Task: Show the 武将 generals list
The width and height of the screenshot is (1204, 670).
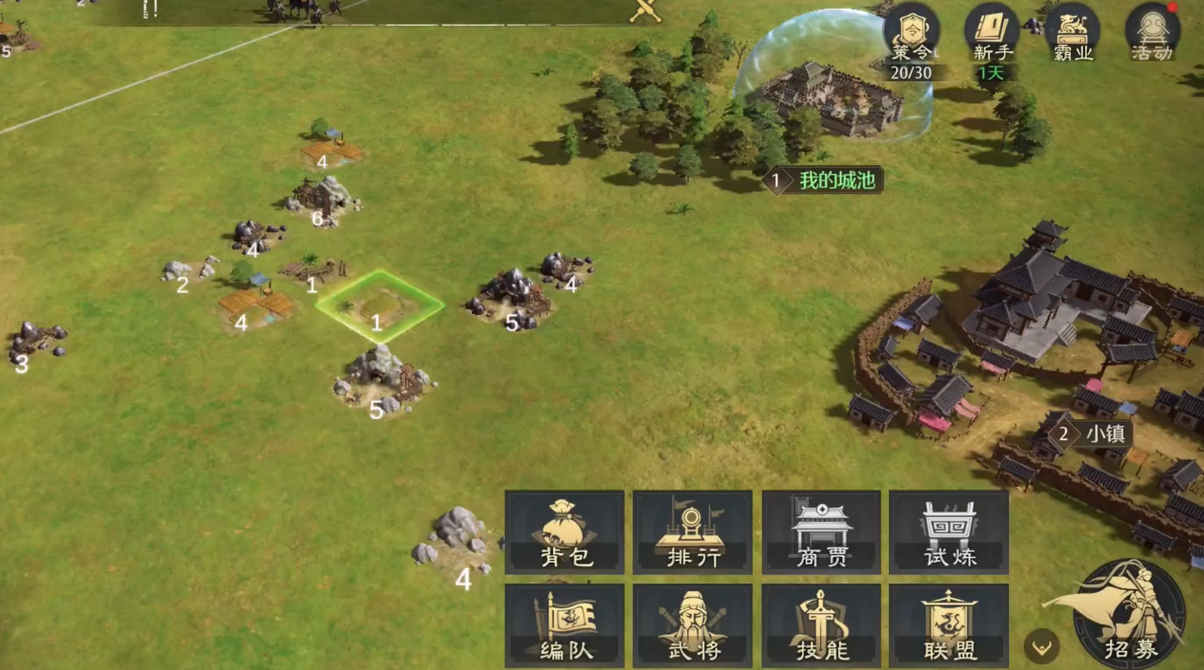Action: point(692,626)
